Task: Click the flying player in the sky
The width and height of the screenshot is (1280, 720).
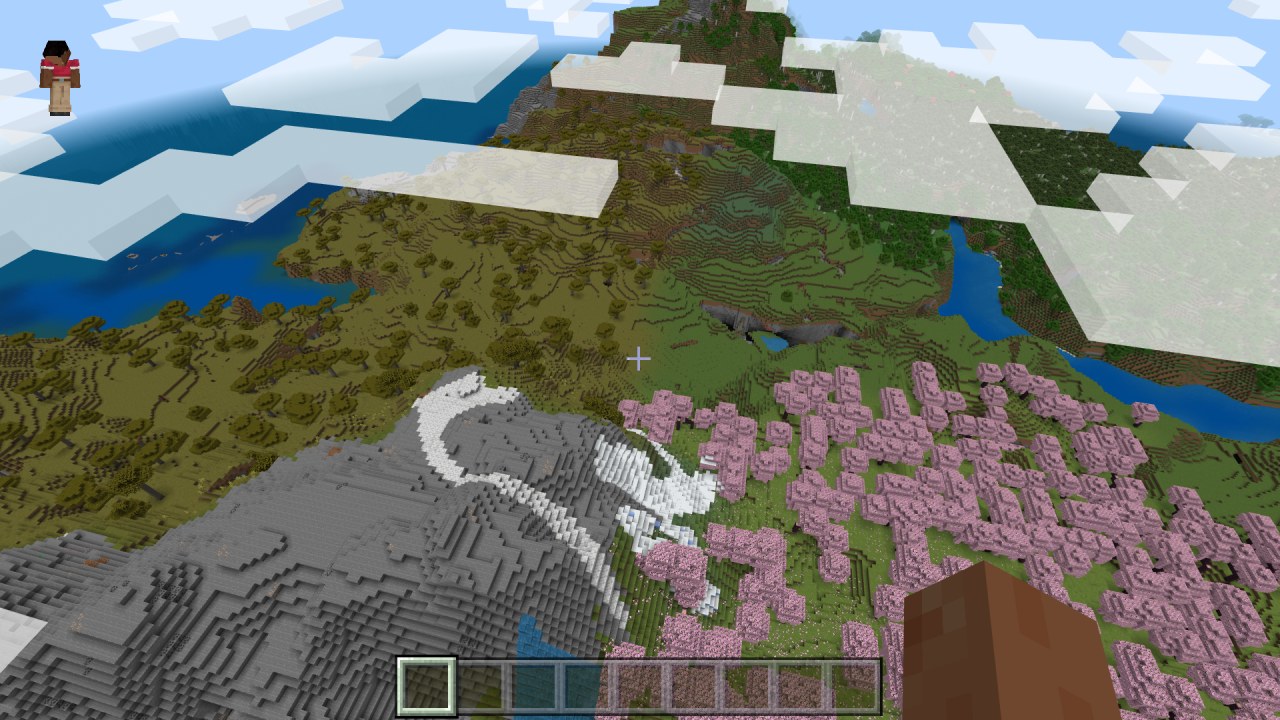Action: [x=57, y=68]
